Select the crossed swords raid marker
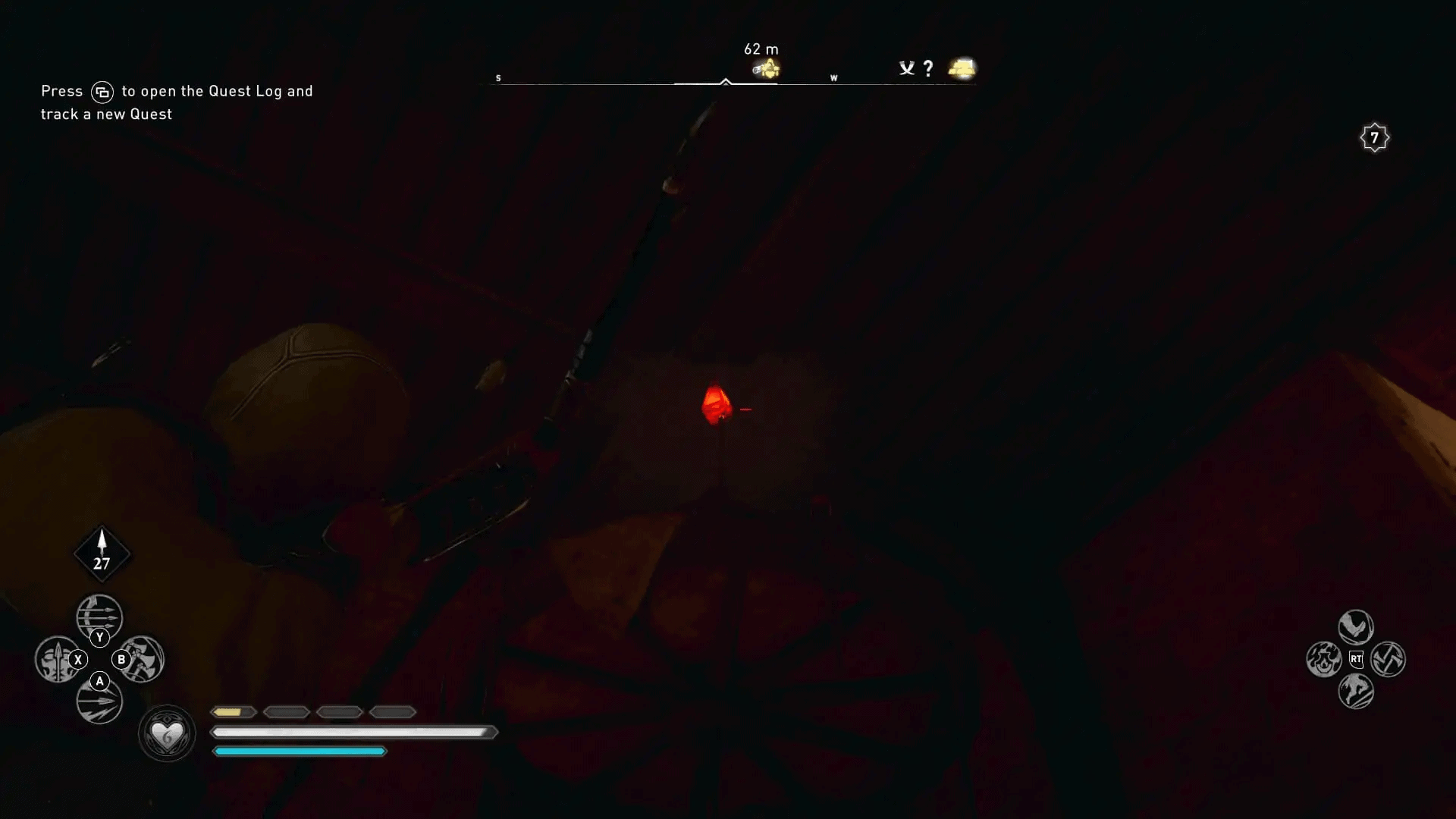This screenshot has height=819, width=1456. 907,67
